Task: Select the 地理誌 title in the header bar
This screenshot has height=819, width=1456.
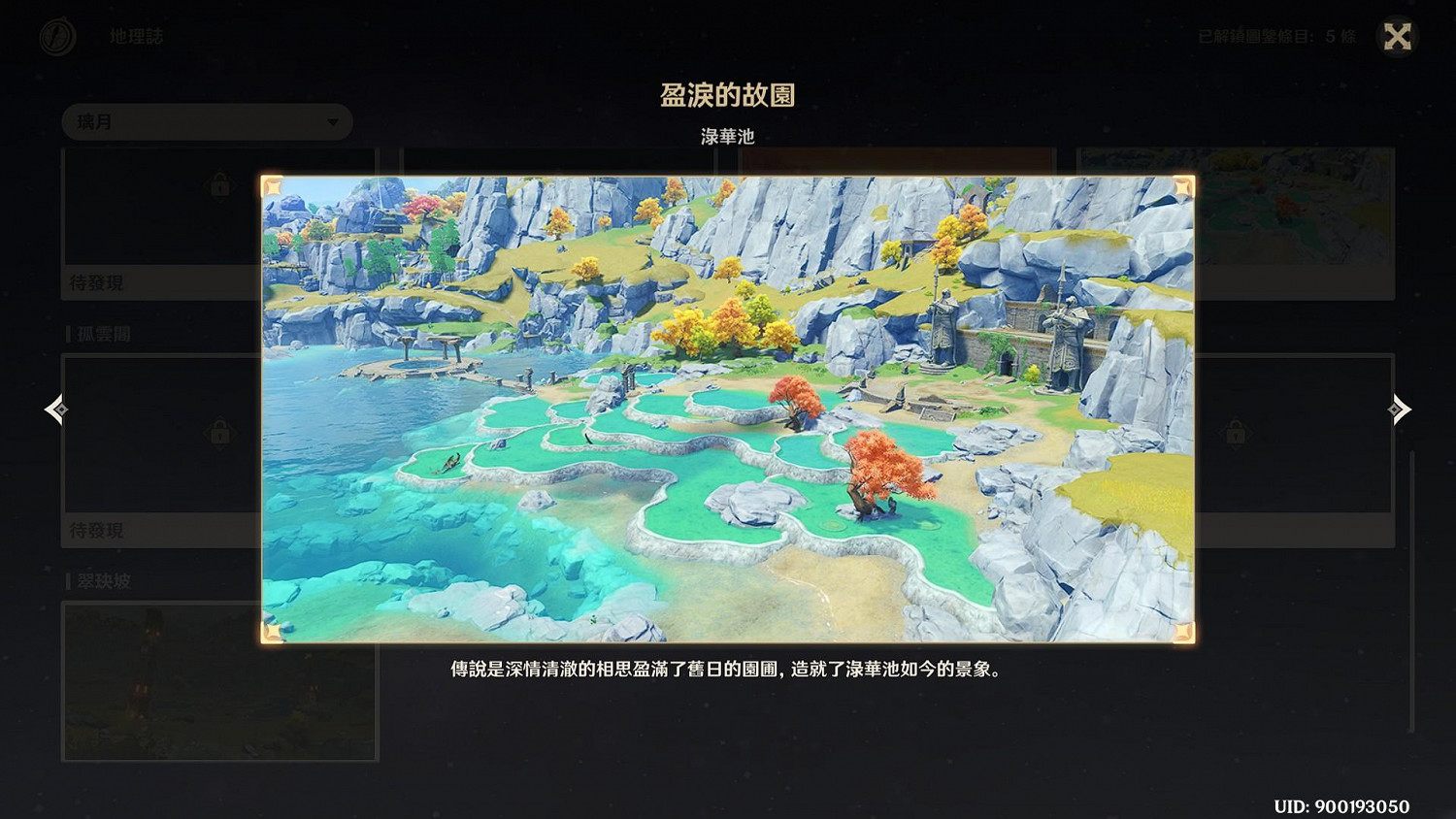Action: (137, 35)
